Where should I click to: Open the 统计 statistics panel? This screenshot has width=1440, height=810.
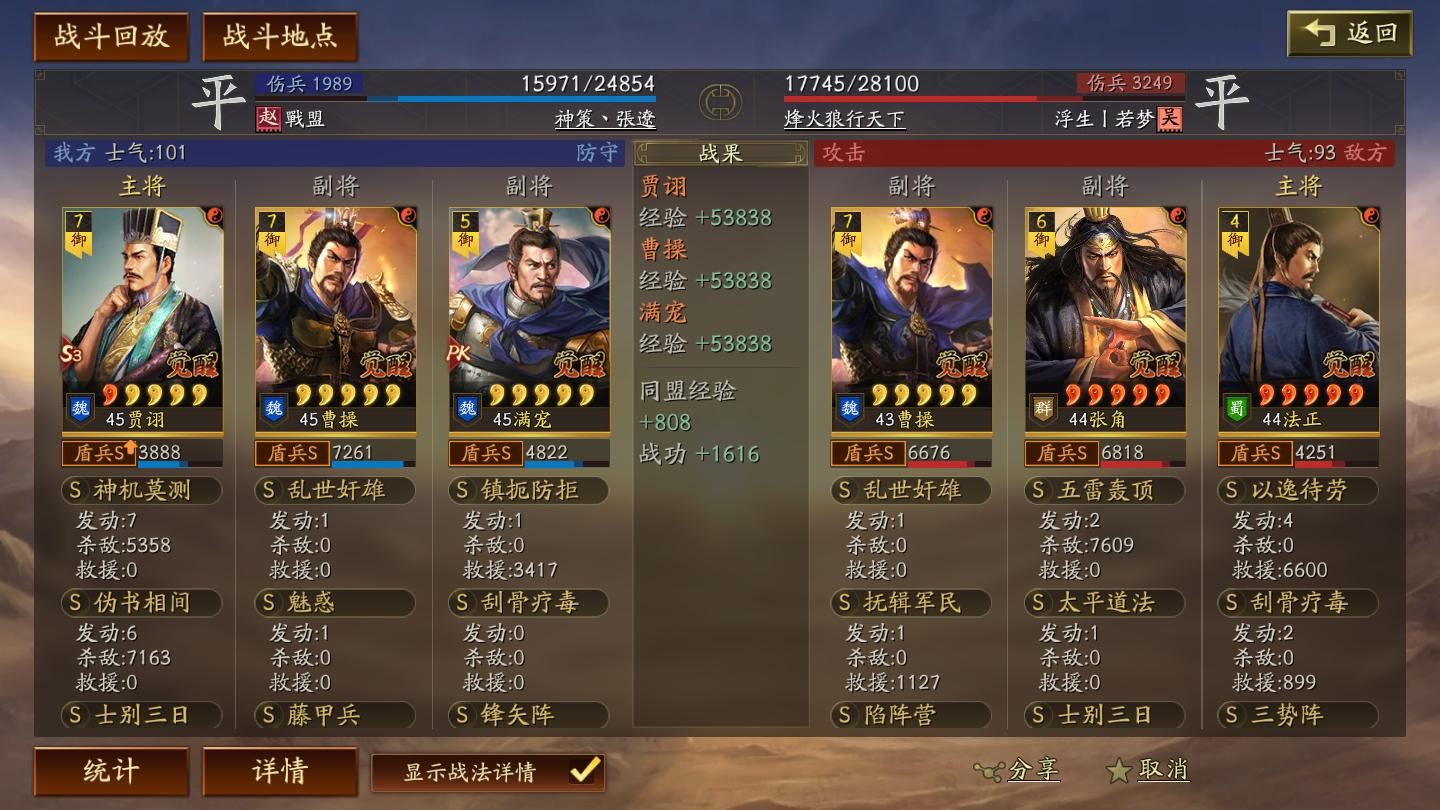111,771
